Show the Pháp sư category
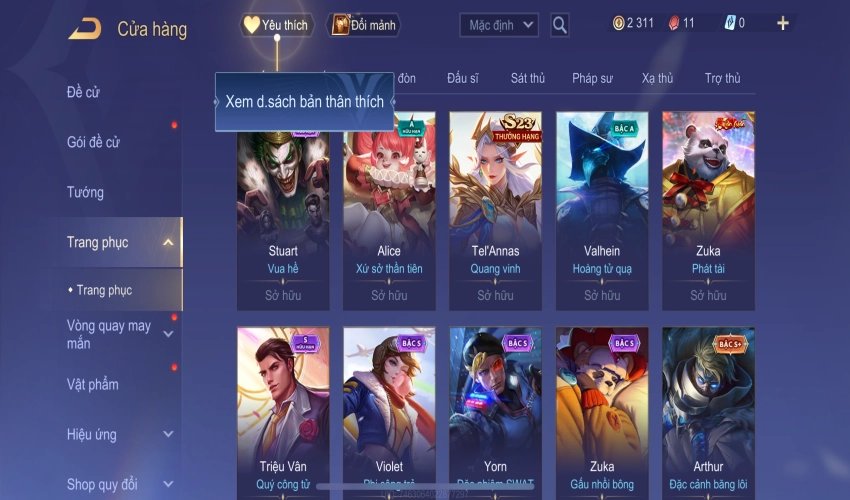Viewport: 850px width, 500px height. coord(592,78)
